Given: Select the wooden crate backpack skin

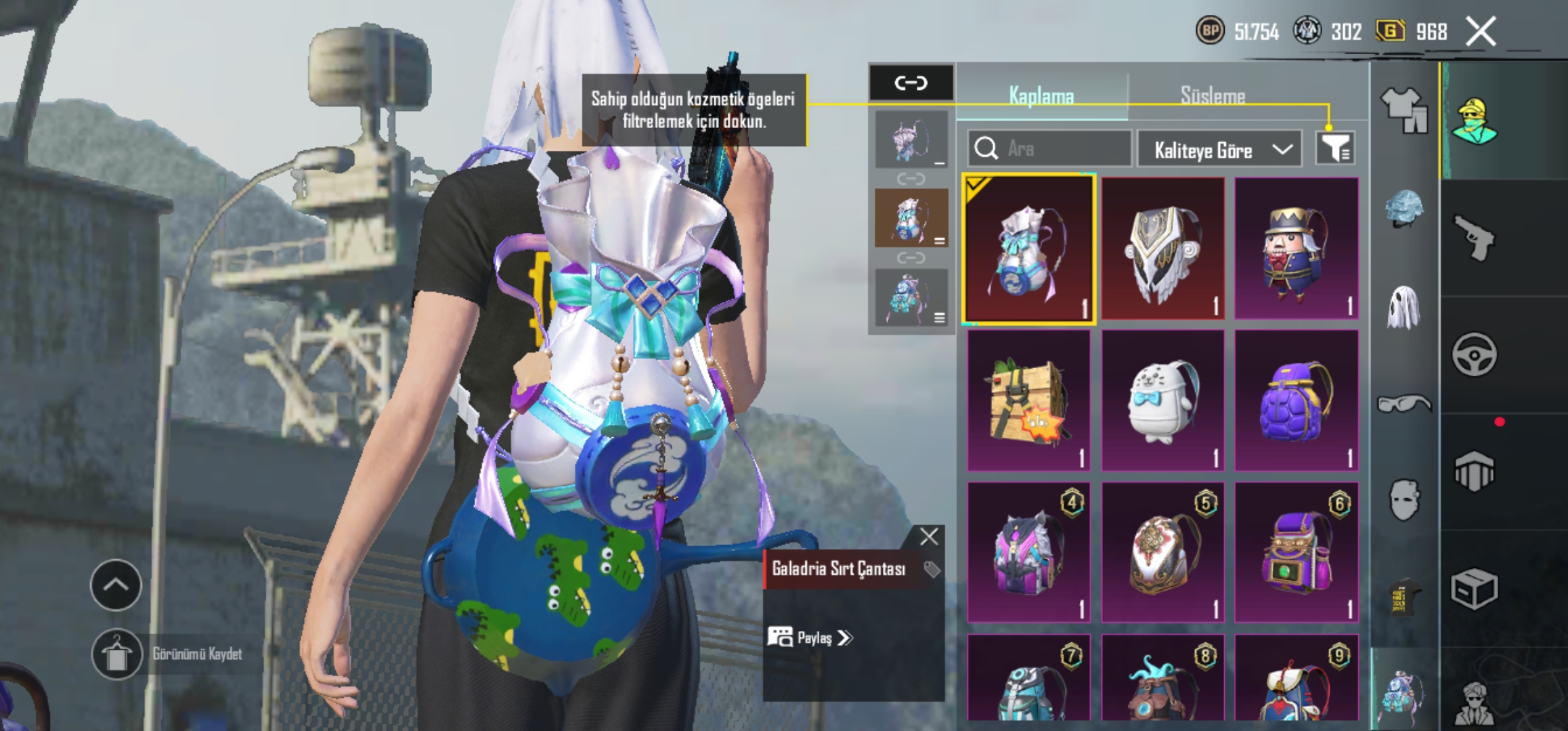Looking at the screenshot, I should point(1028,401).
